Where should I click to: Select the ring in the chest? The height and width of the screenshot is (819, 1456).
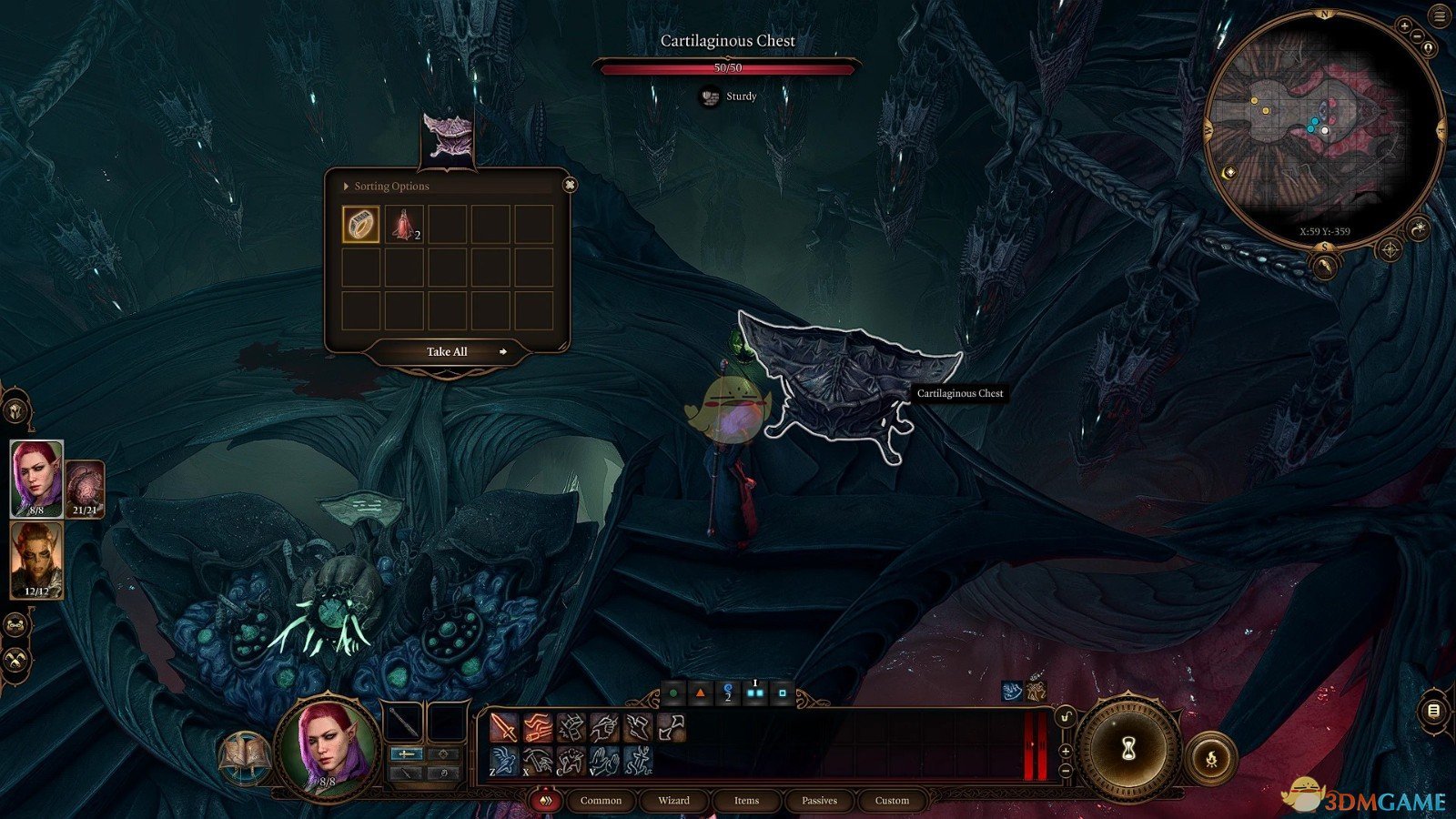point(360,224)
